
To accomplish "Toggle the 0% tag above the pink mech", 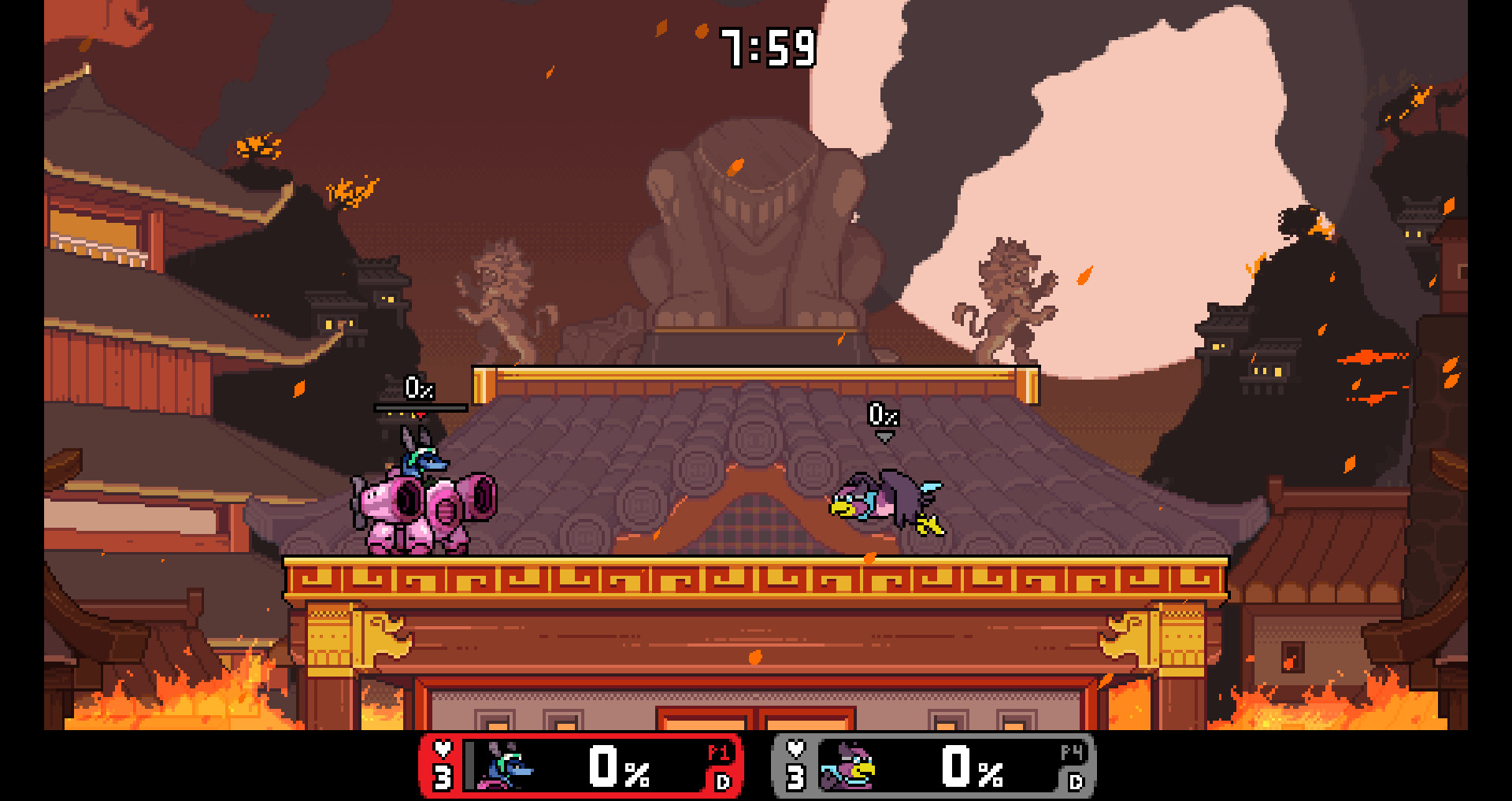I will [x=419, y=388].
